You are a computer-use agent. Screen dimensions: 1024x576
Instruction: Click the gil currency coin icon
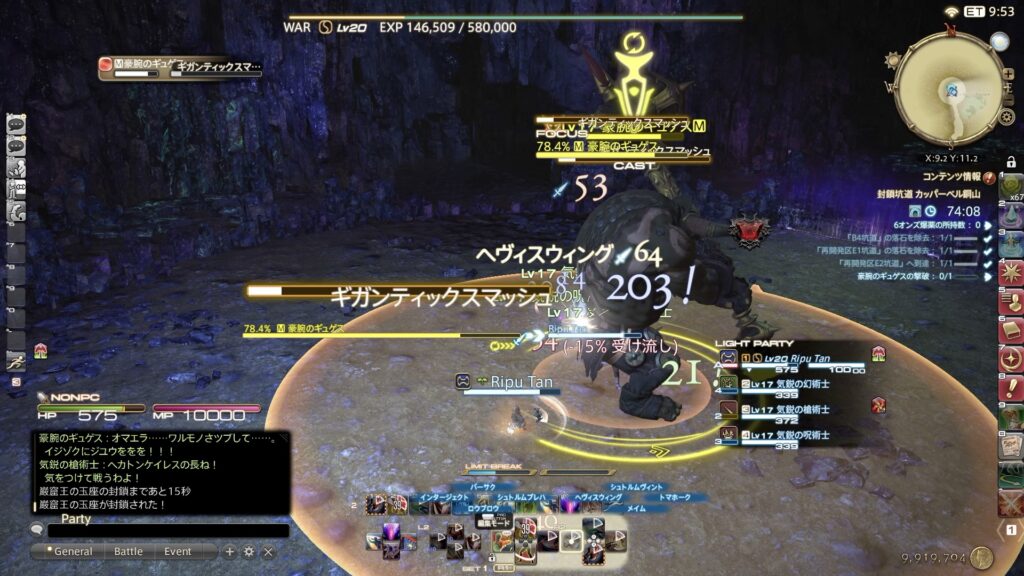coord(981,557)
